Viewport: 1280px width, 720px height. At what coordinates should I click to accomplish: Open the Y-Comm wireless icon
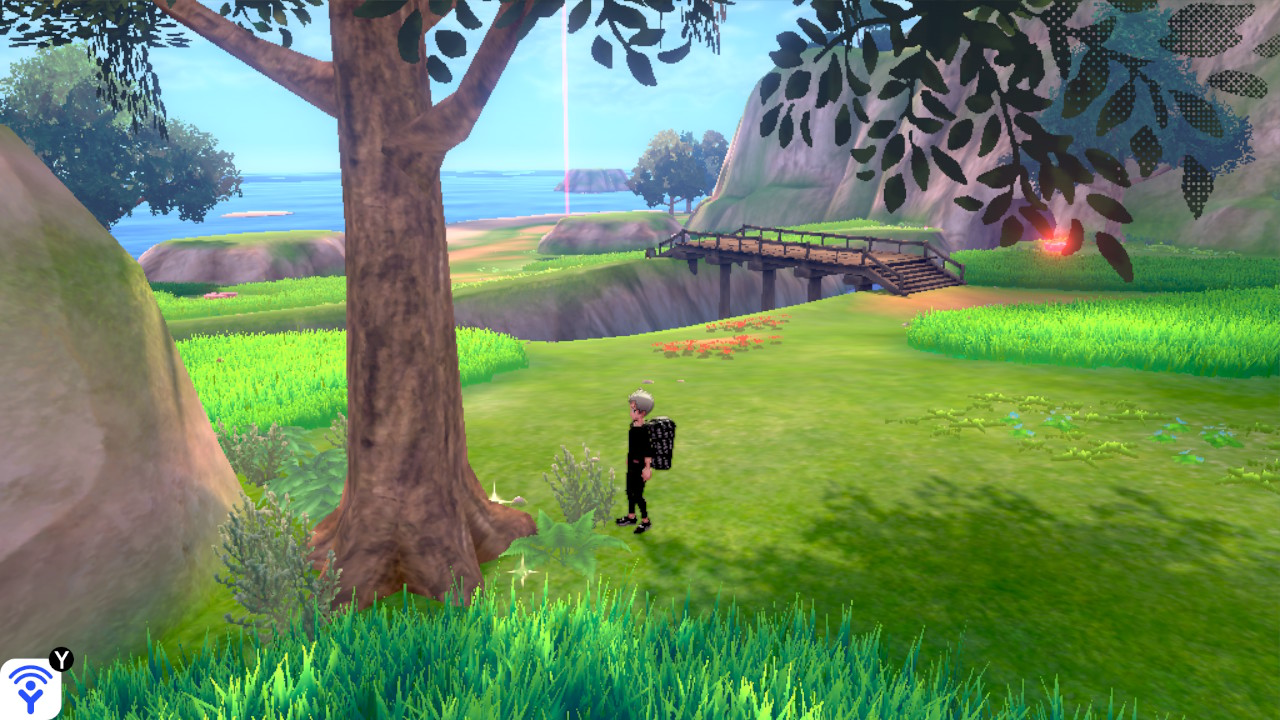coord(31,687)
